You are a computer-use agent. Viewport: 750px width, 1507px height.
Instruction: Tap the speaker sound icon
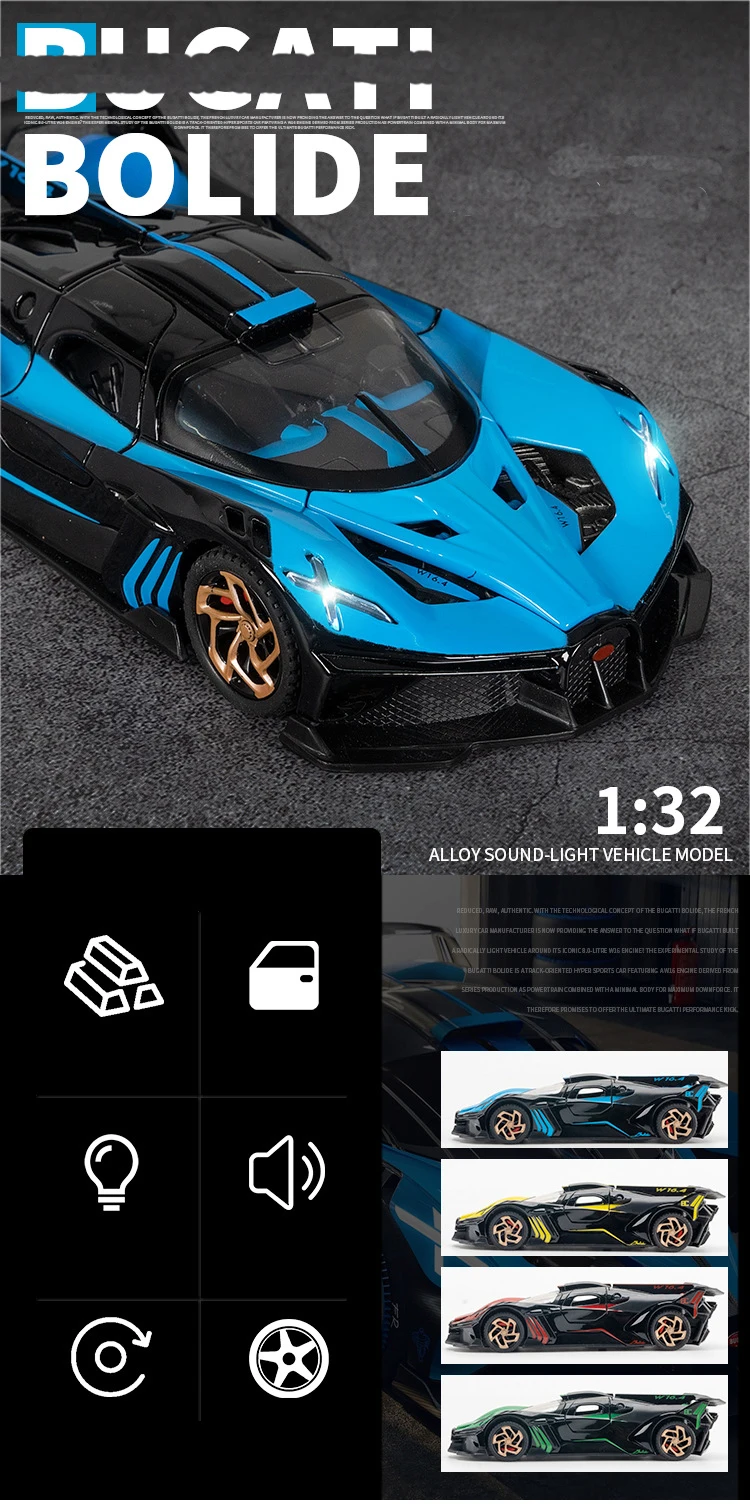pos(286,1172)
